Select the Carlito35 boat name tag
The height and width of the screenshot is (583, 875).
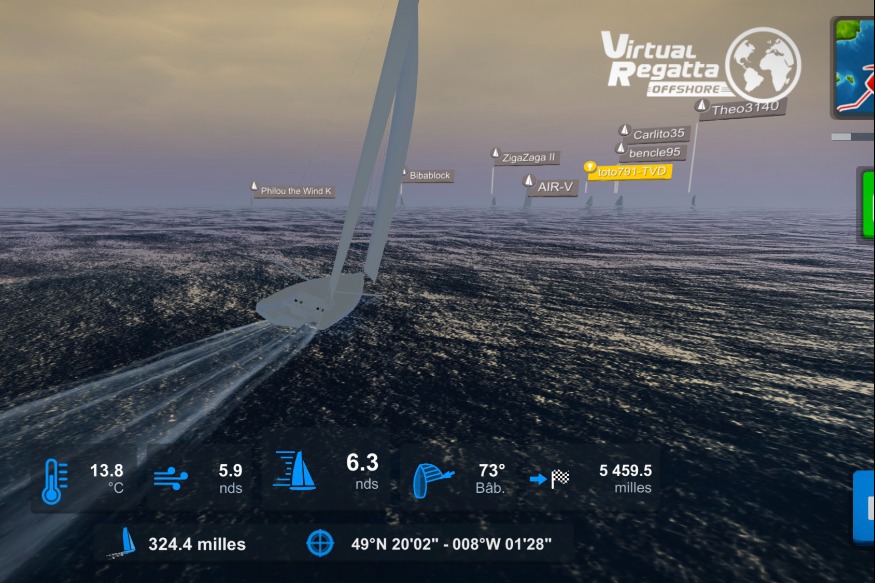[657, 134]
